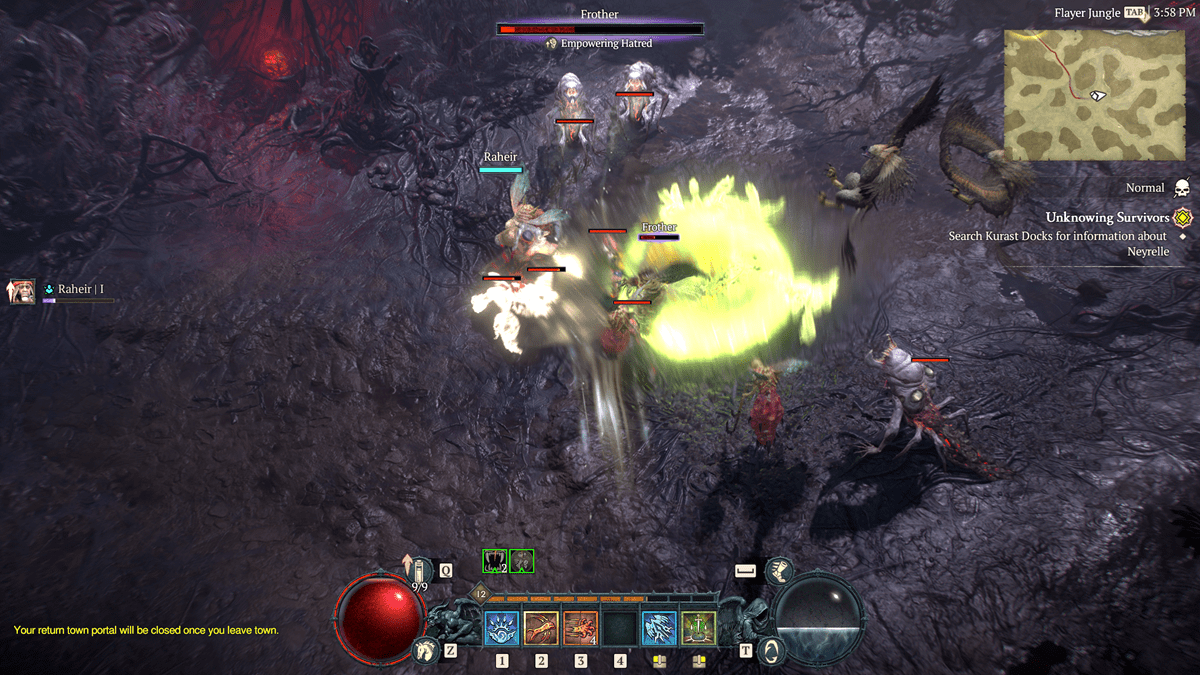
Task: Activate the blue claw skill in slot 1
Action: [502, 629]
